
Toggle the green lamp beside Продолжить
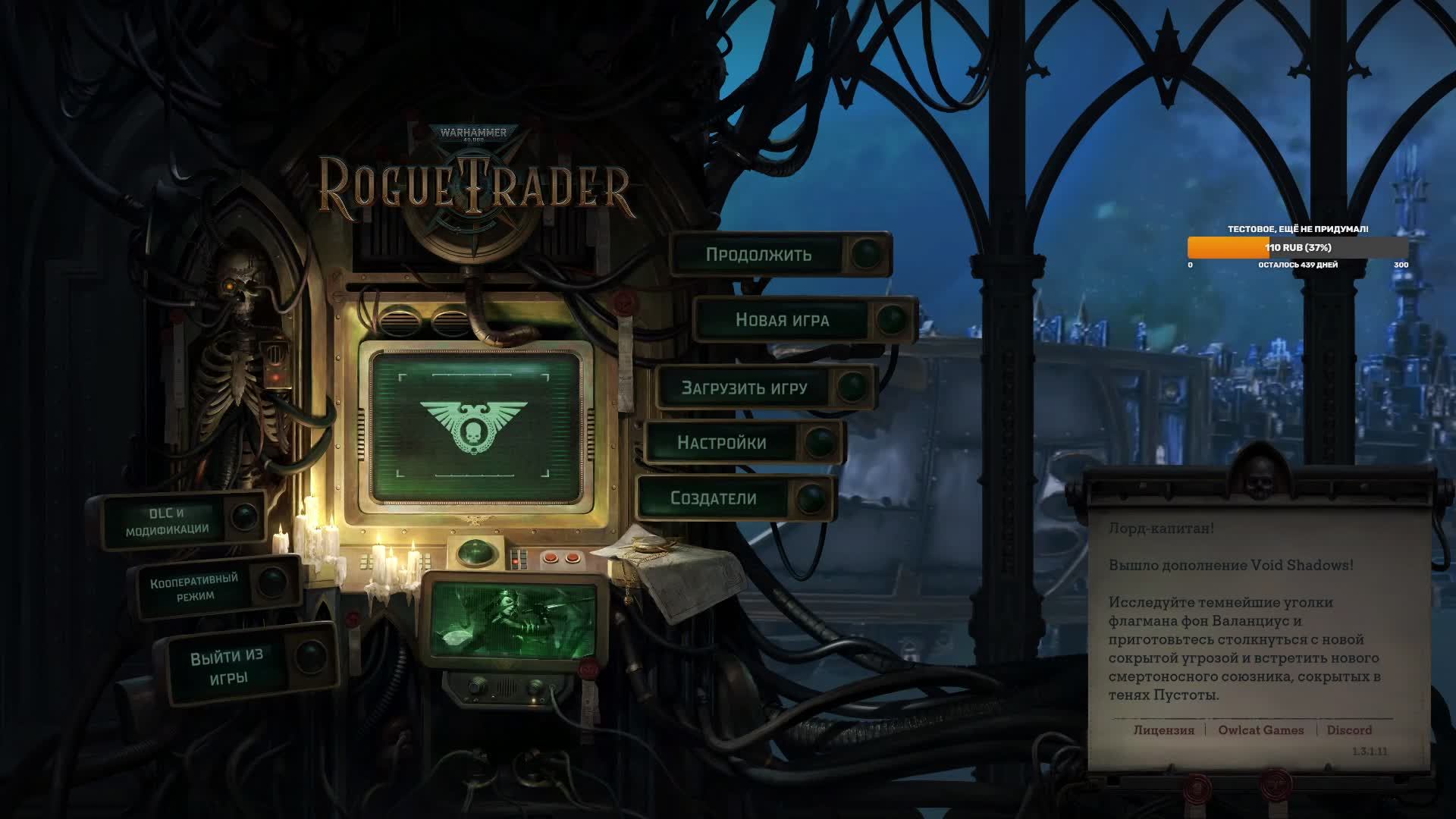click(866, 254)
